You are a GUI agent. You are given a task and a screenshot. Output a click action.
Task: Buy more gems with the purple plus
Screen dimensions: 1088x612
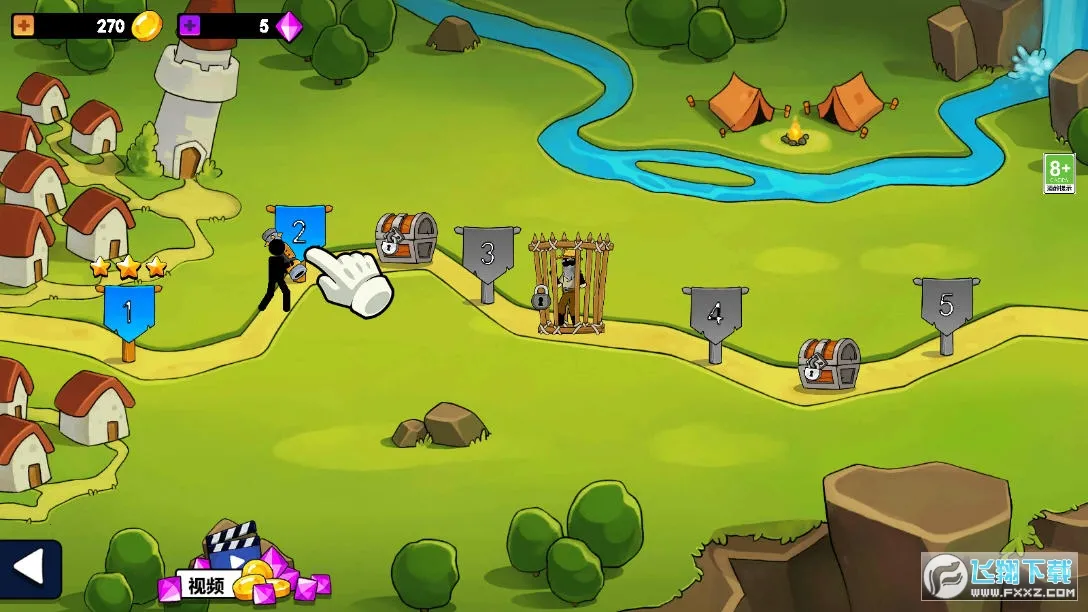pos(190,27)
